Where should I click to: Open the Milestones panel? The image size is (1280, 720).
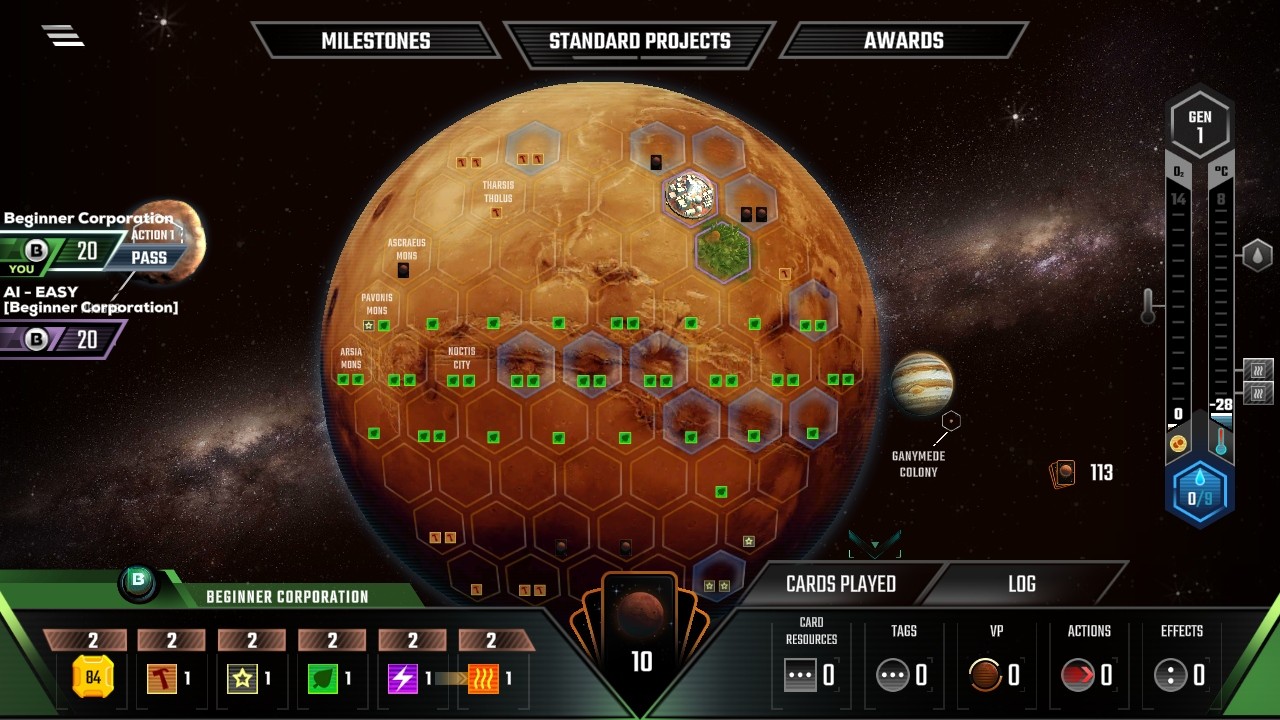point(375,41)
